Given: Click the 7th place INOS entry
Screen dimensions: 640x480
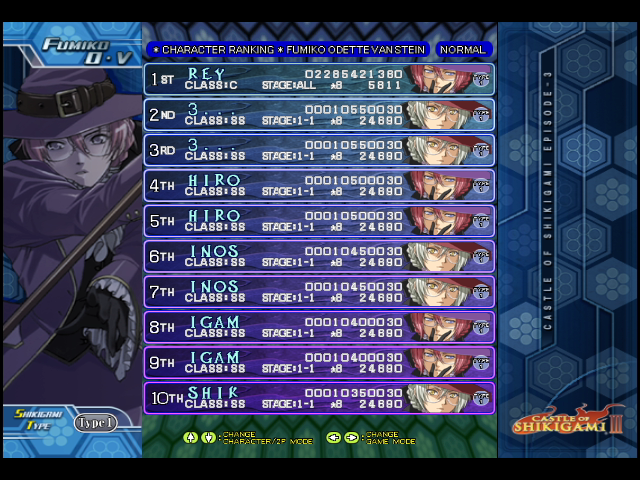Looking at the screenshot, I should click(319, 292).
